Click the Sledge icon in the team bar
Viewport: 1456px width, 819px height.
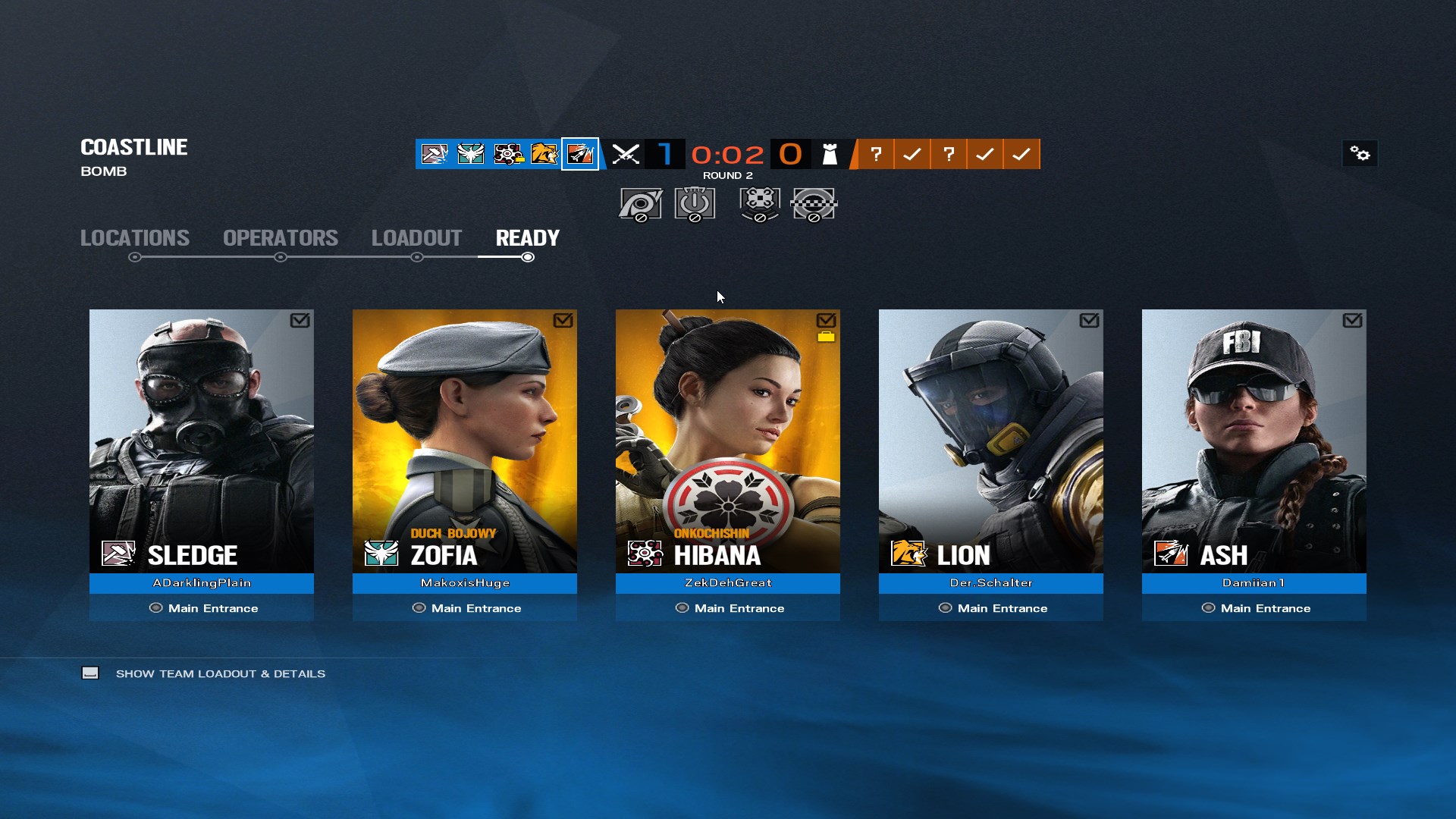click(x=435, y=154)
